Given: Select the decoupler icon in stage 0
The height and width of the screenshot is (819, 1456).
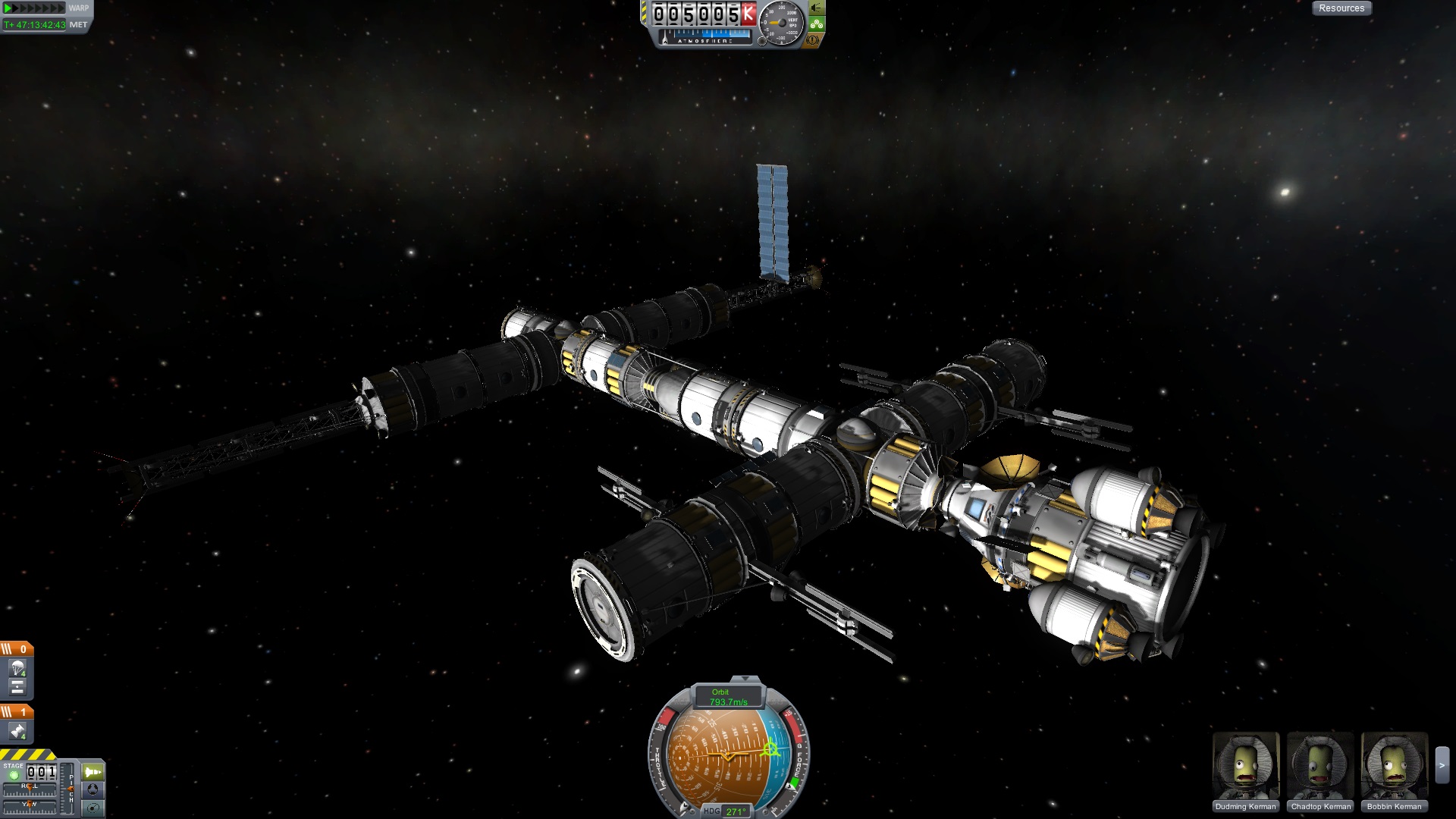Looking at the screenshot, I should point(17,687).
